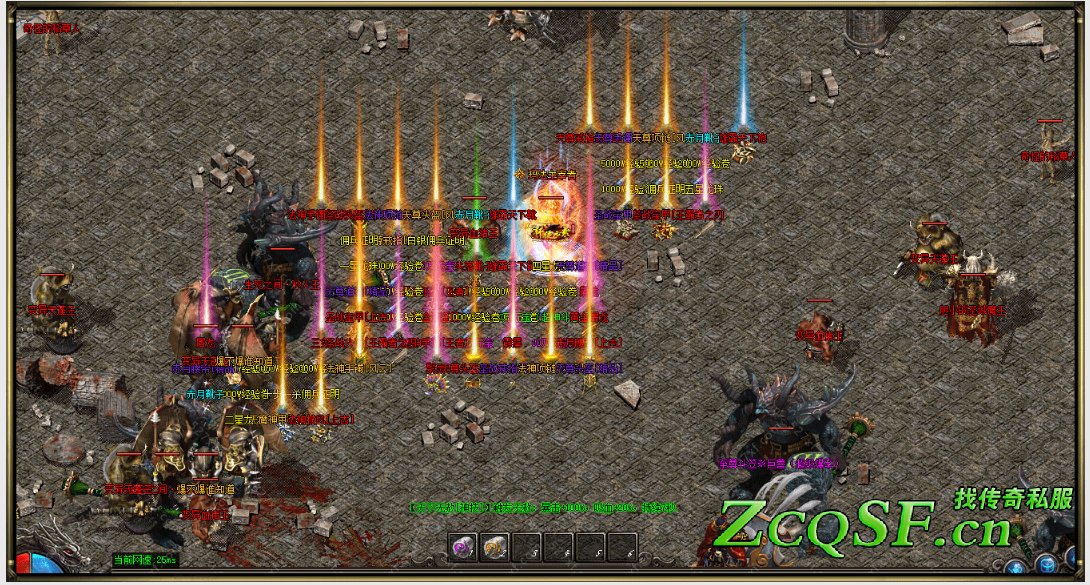Use the golden scroll in hotbar slot 2
Screen dimensions: 1090x585
pyautogui.click(x=495, y=547)
